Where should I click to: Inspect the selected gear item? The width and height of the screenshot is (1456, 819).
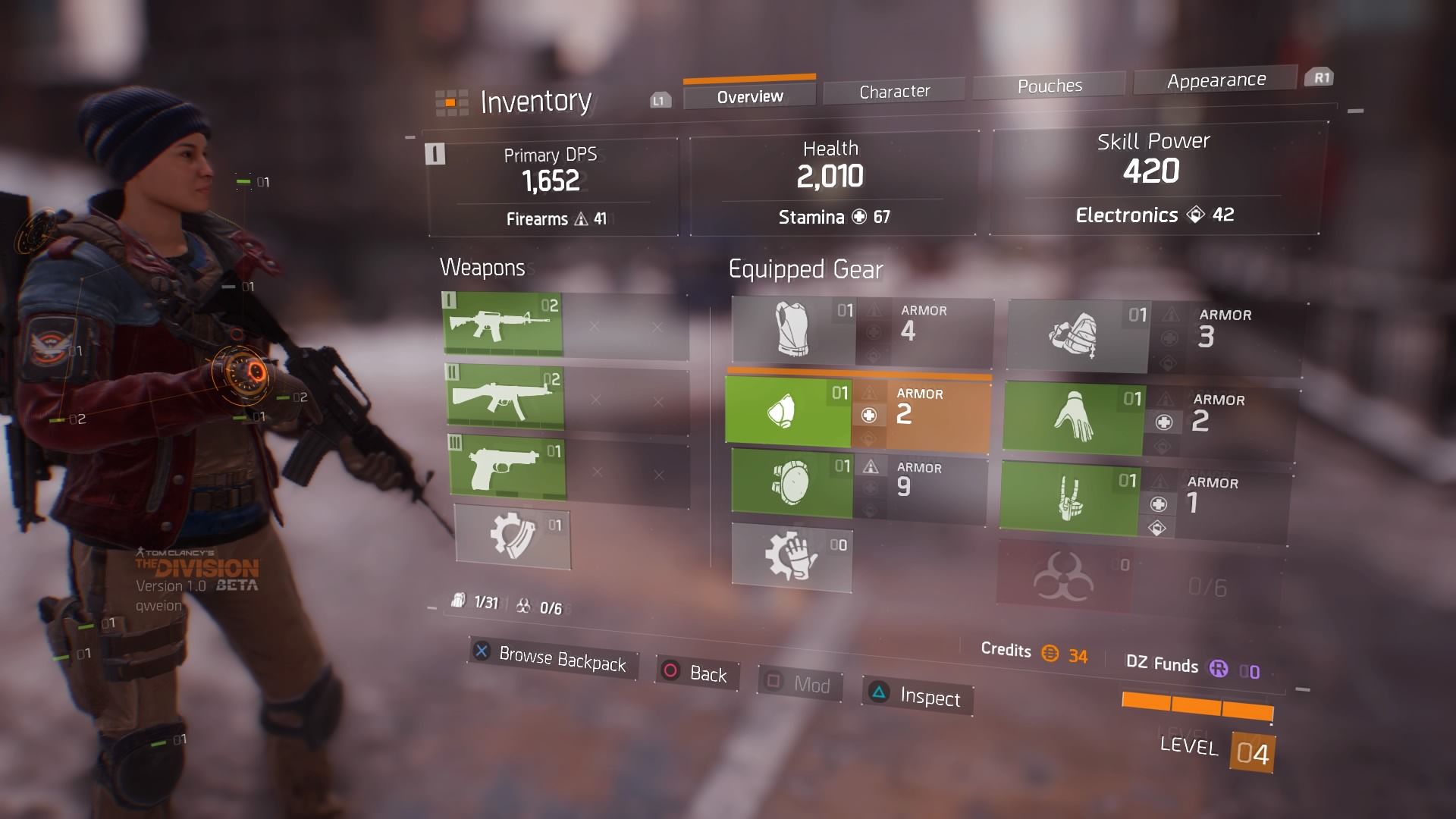coord(918,695)
